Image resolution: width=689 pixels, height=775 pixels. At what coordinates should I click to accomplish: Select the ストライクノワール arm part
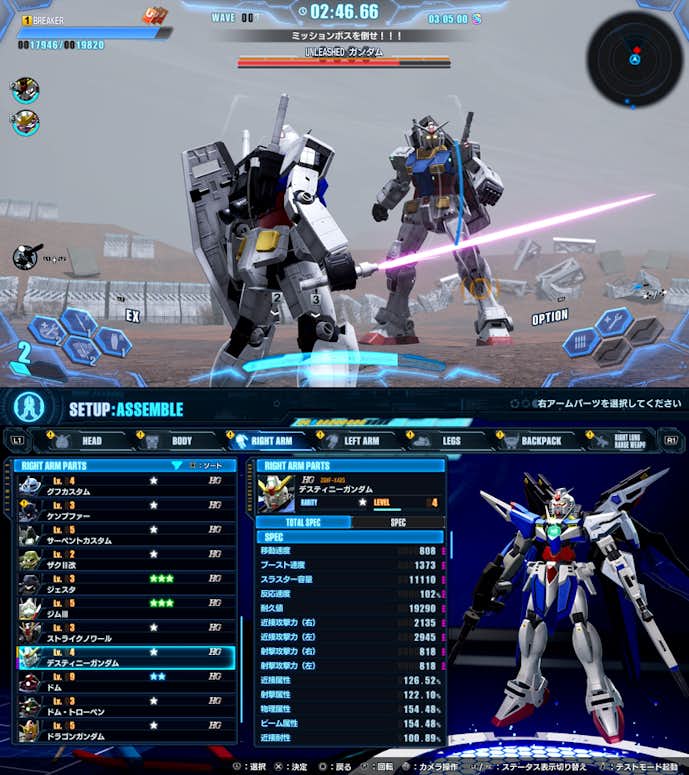[x=126, y=633]
